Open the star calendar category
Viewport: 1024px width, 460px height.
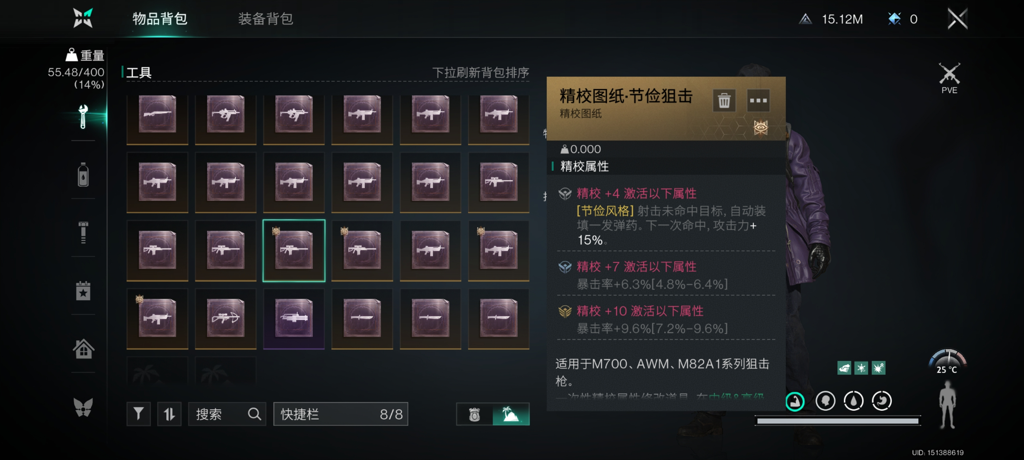click(84, 291)
